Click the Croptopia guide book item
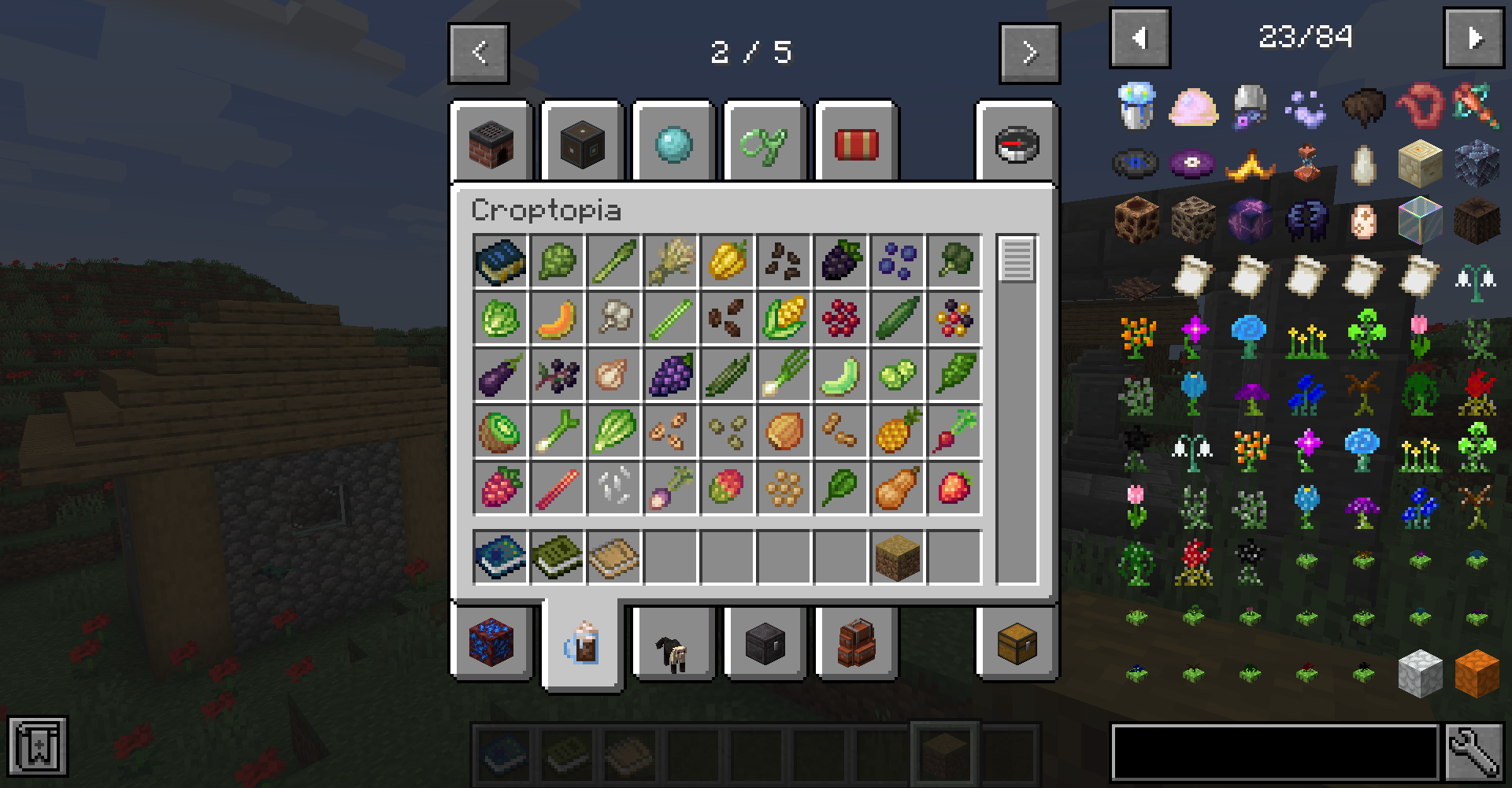 coord(500,262)
